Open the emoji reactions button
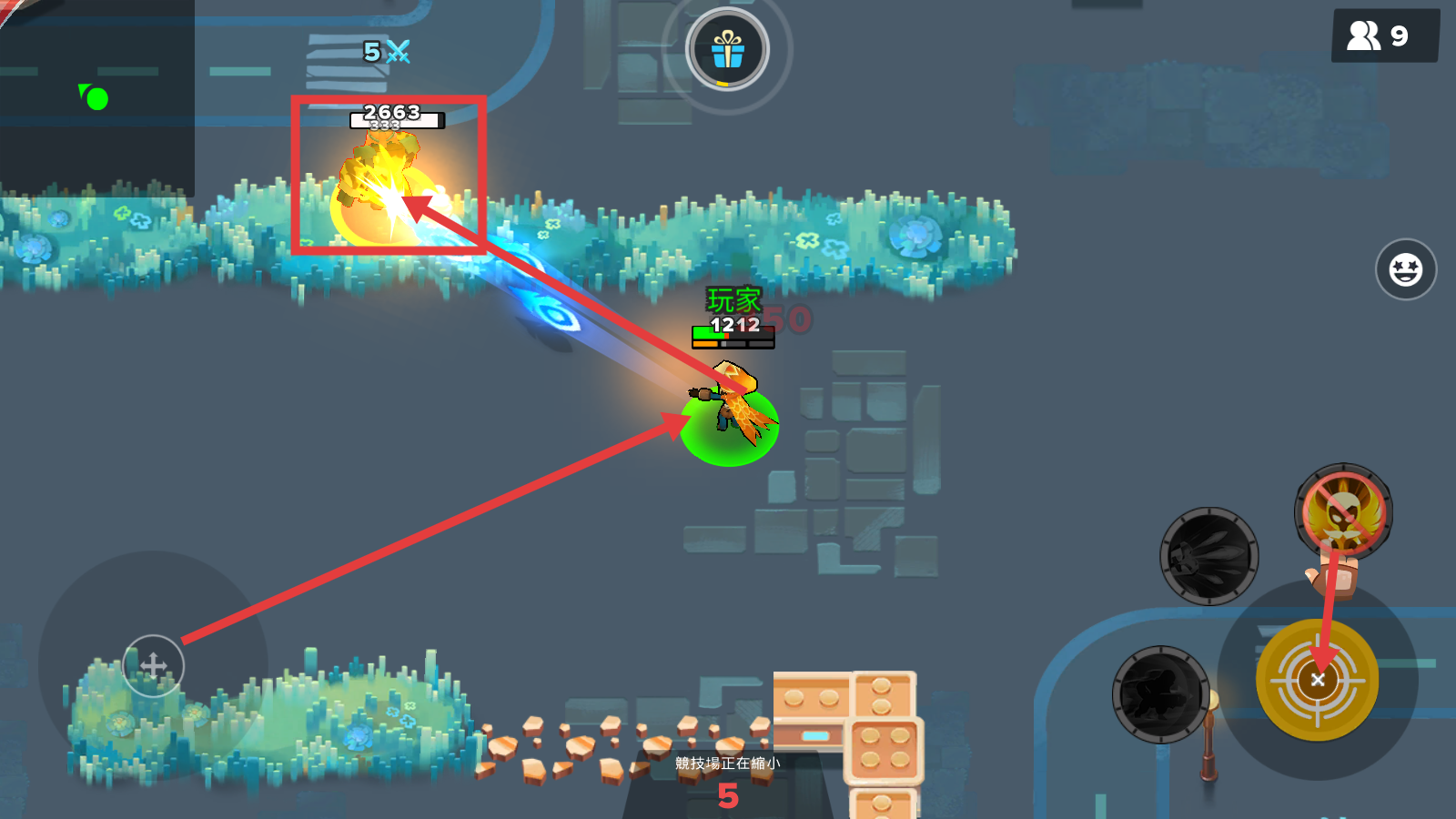This screenshot has height=819, width=1456. 1405,269
